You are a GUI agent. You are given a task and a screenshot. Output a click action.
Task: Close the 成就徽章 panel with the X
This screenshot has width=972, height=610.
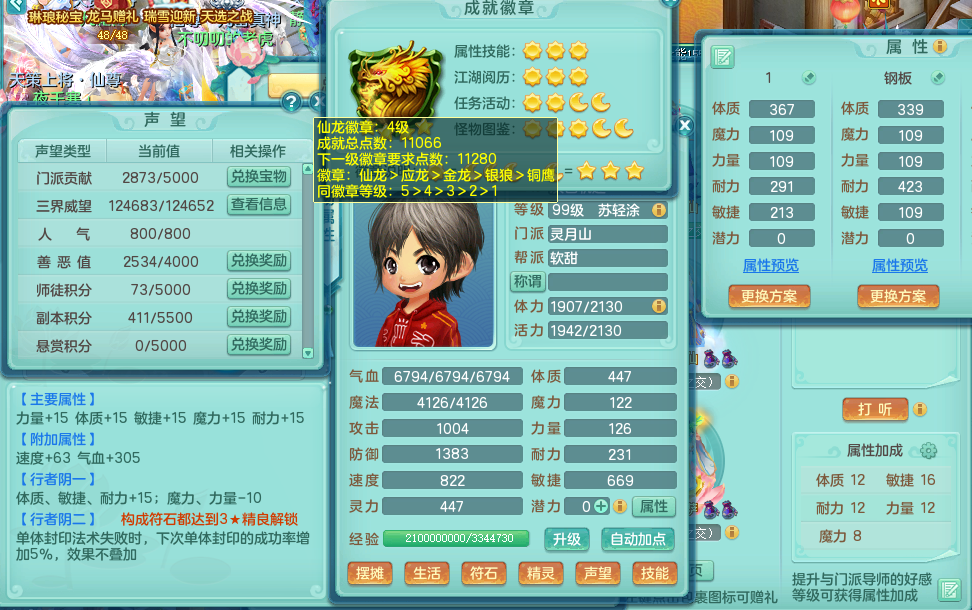click(685, 126)
